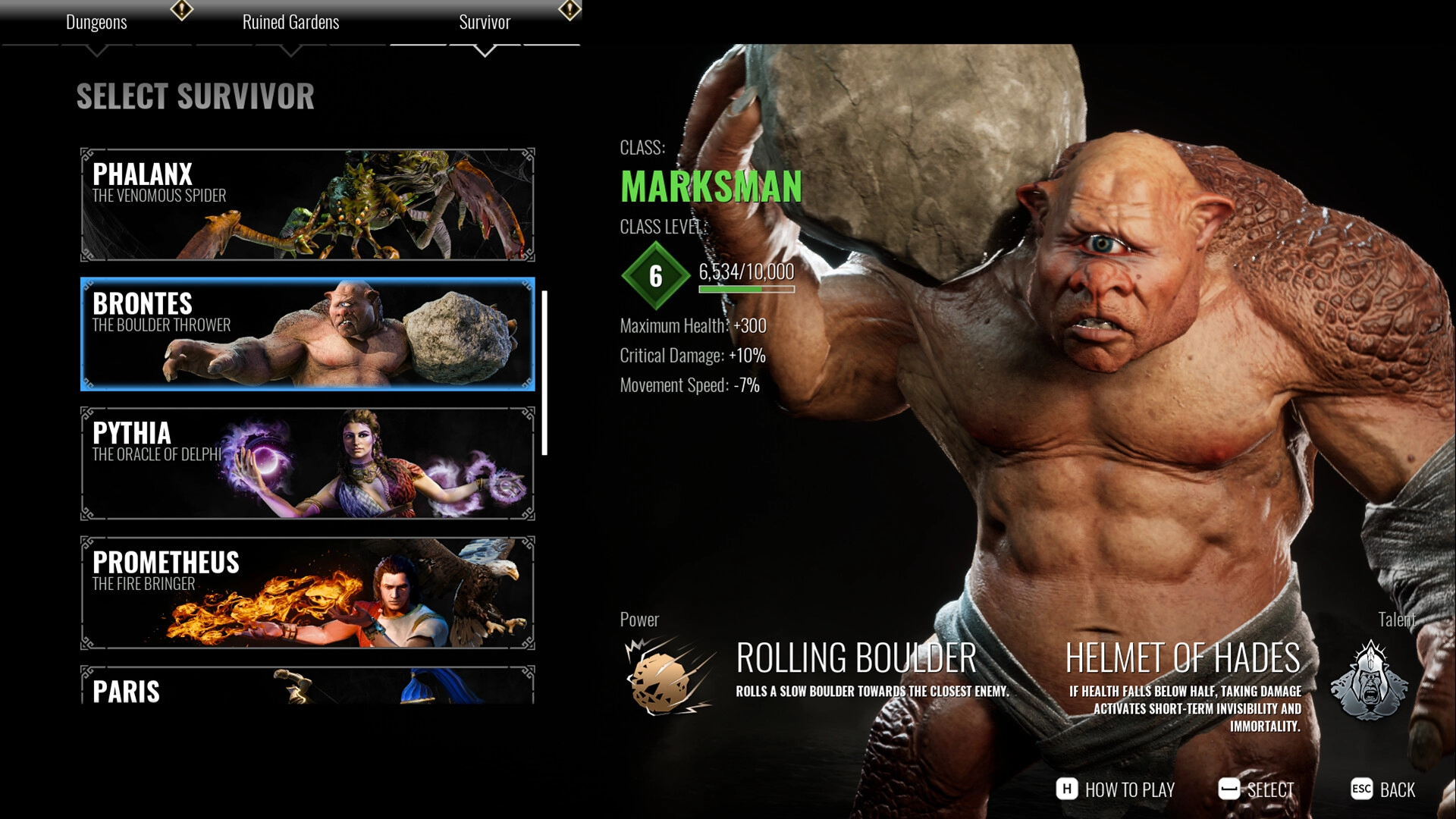Click the class level 6 diamond badge
The height and width of the screenshot is (819, 1456).
point(656,276)
